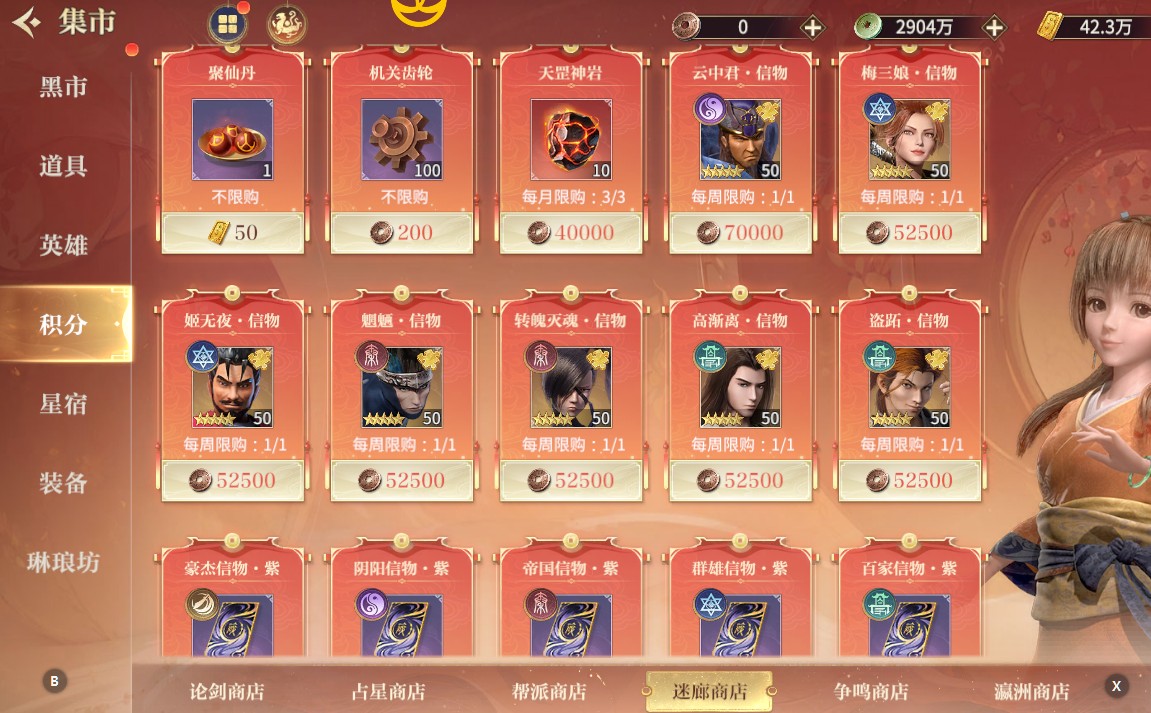Open the 占星商店 tab

click(x=389, y=691)
